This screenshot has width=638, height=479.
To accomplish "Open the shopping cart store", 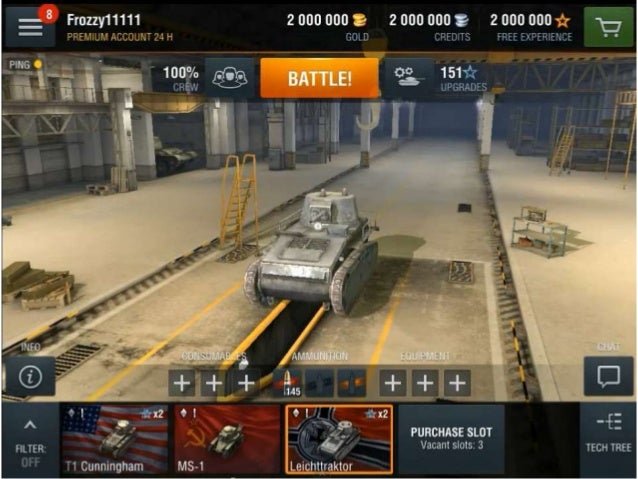I will [x=609, y=26].
